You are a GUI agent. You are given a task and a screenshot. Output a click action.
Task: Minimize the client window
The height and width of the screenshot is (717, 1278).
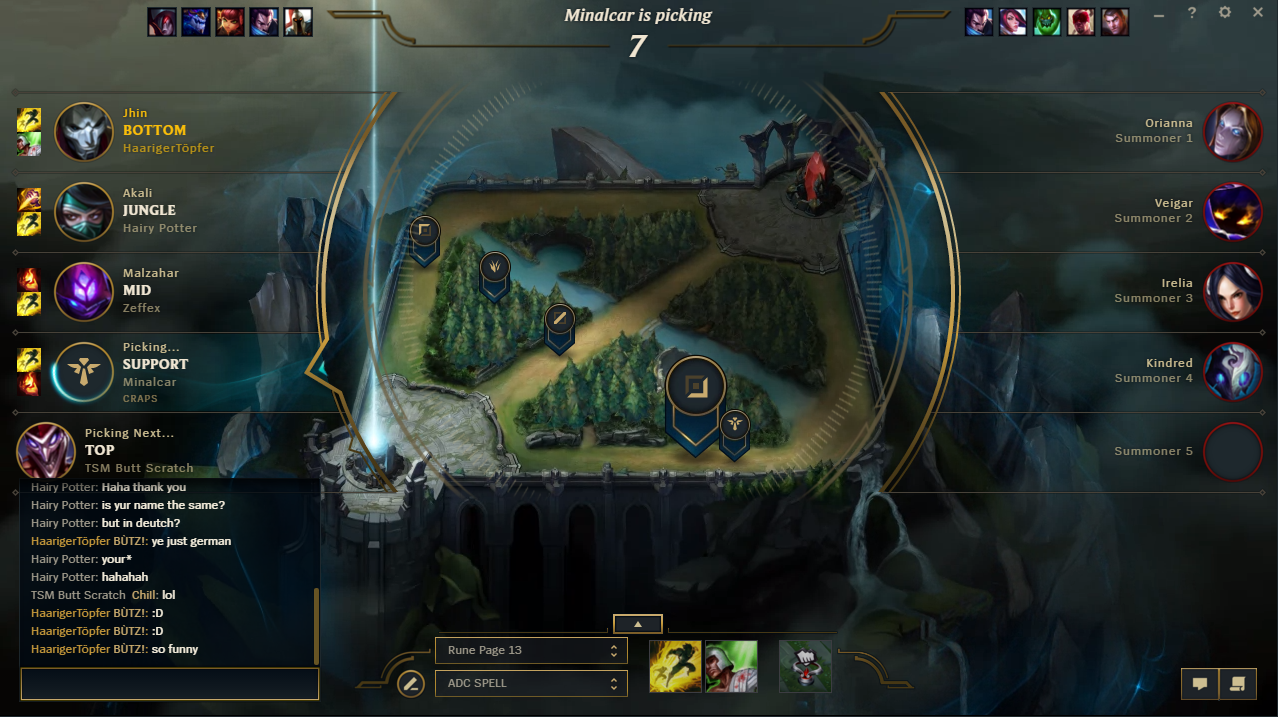pos(1159,14)
